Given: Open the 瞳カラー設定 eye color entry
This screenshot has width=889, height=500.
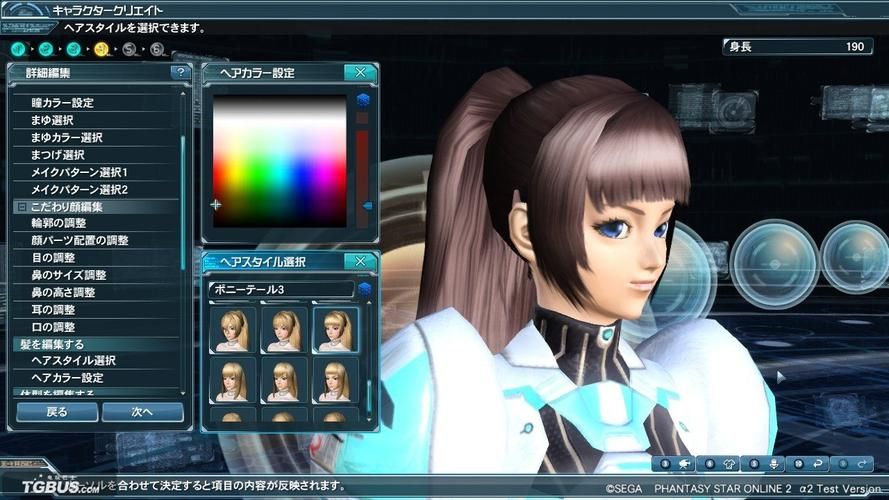Looking at the screenshot, I should point(62,103).
